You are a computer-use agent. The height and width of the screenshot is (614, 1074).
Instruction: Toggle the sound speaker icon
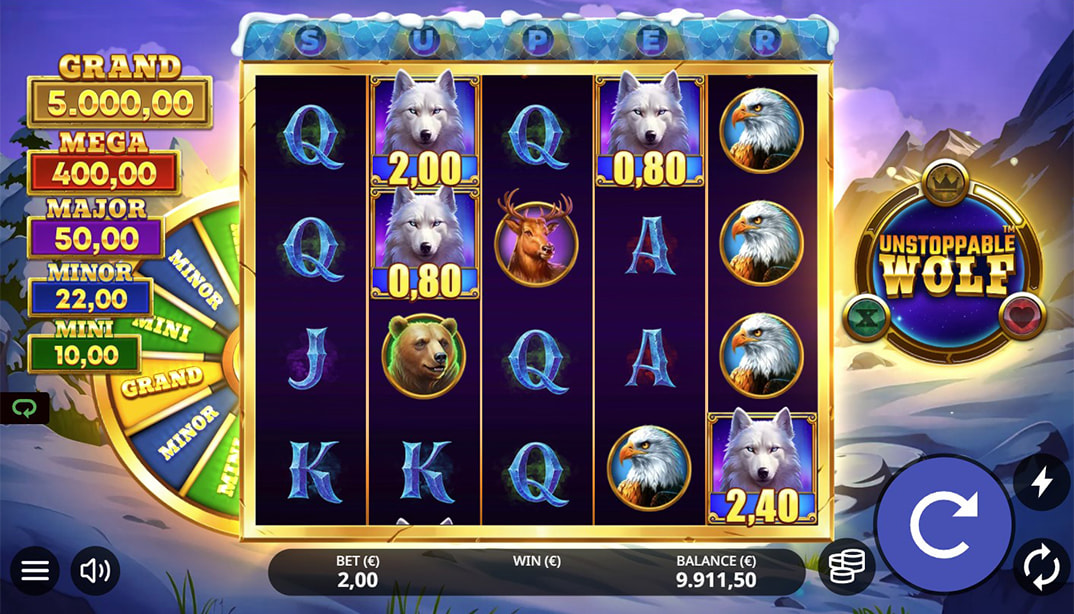[x=95, y=571]
